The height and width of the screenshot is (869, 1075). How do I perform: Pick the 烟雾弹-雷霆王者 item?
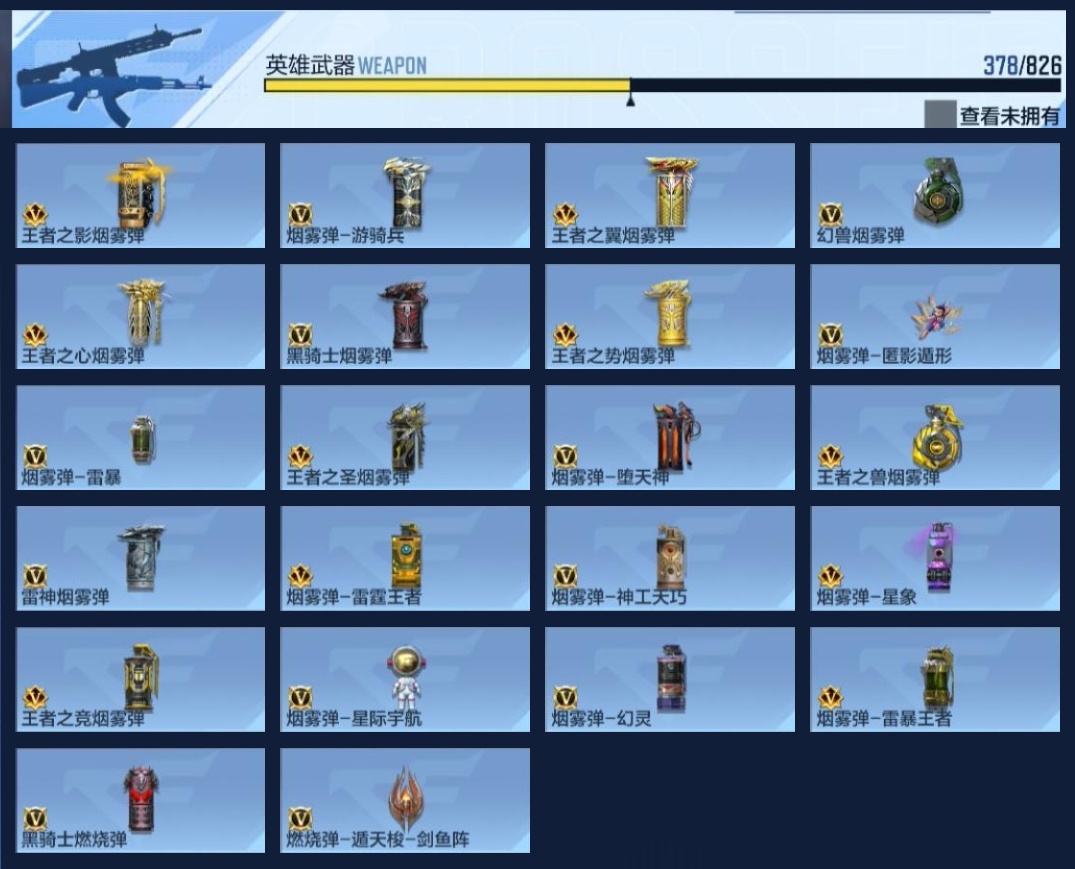pos(405,558)
